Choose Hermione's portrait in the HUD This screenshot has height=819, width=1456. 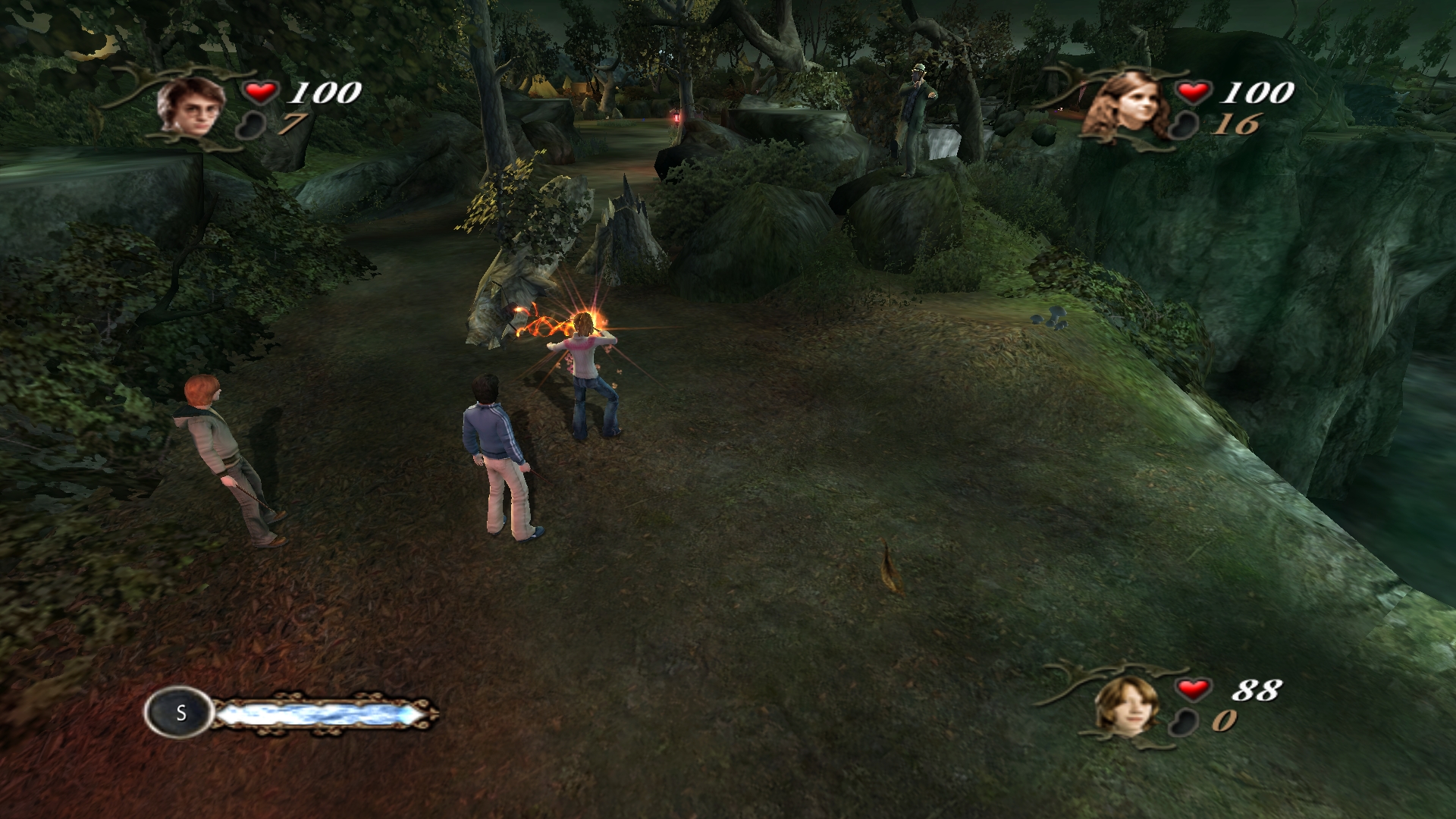[1128, 107]
